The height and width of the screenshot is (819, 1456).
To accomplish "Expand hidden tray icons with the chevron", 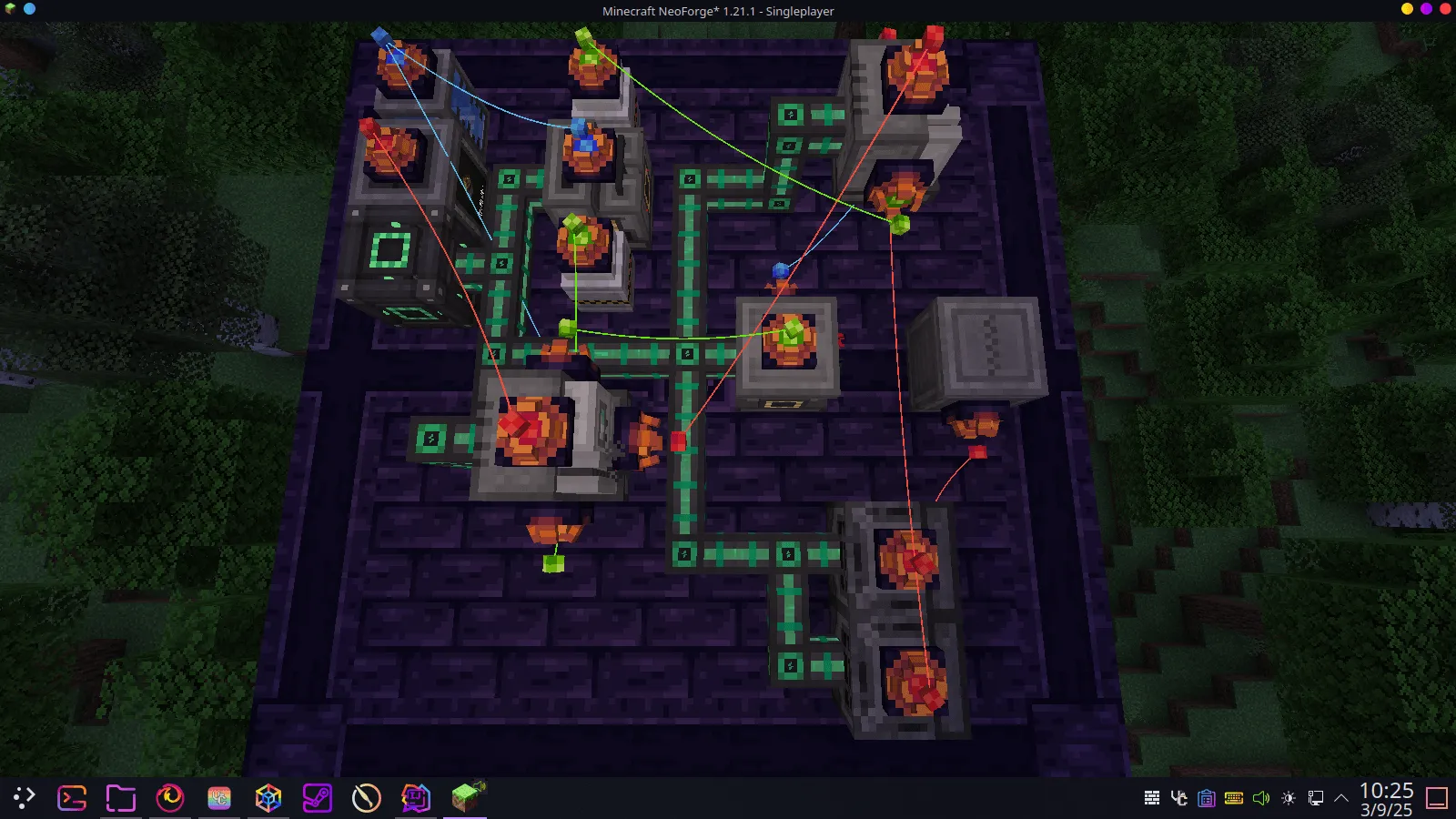I will (1340, 798).
